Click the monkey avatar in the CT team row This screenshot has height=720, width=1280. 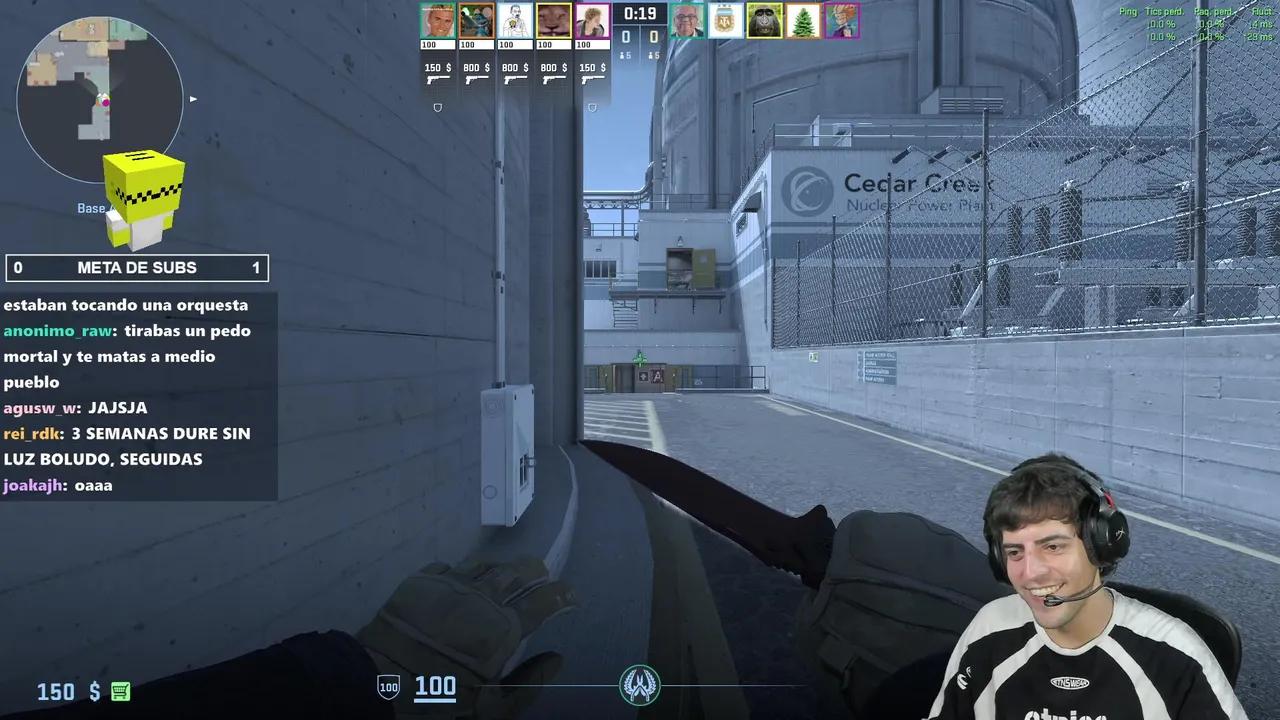click(763, 20)
